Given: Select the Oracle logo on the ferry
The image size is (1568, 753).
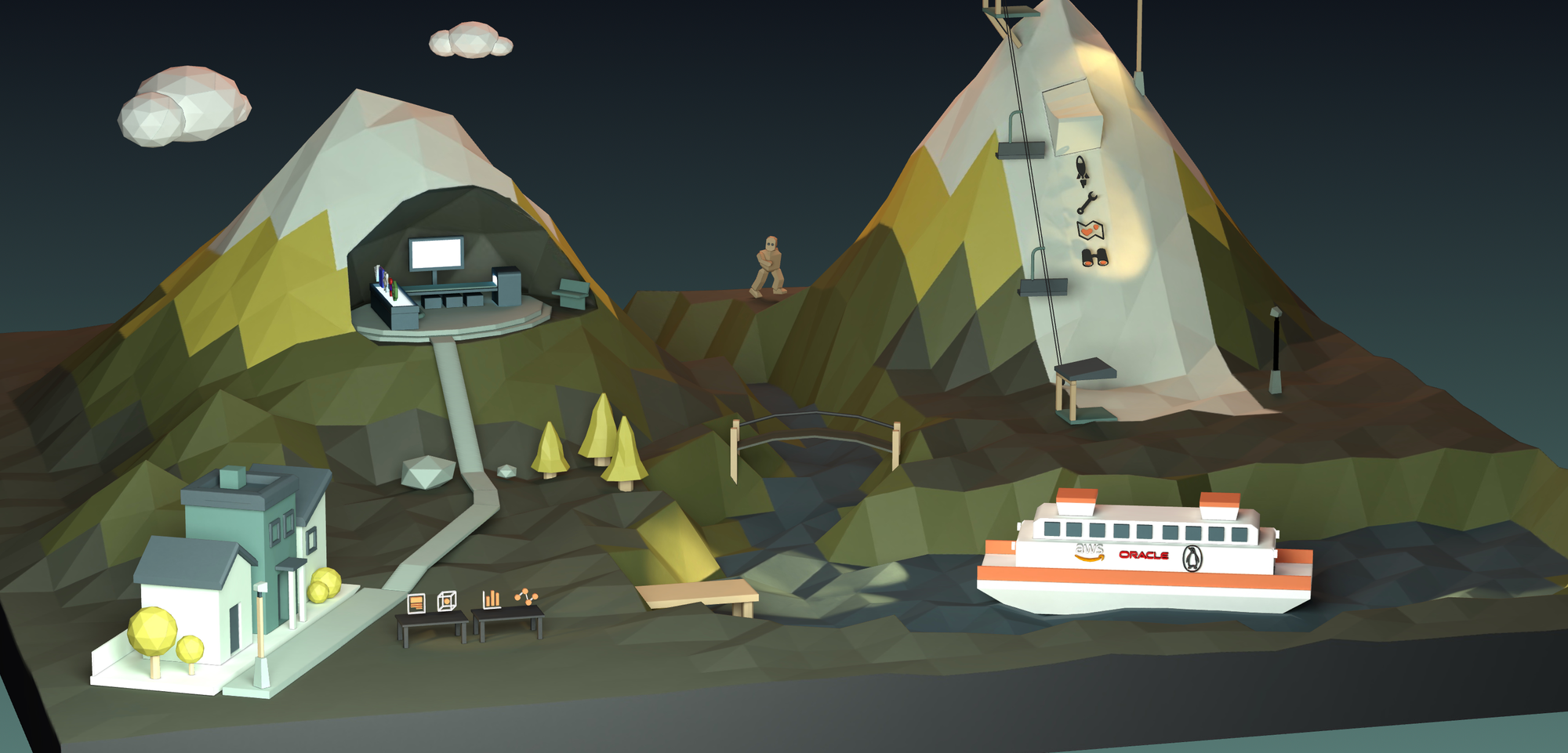Looking at the screenshot, I should click(1143, 555).
